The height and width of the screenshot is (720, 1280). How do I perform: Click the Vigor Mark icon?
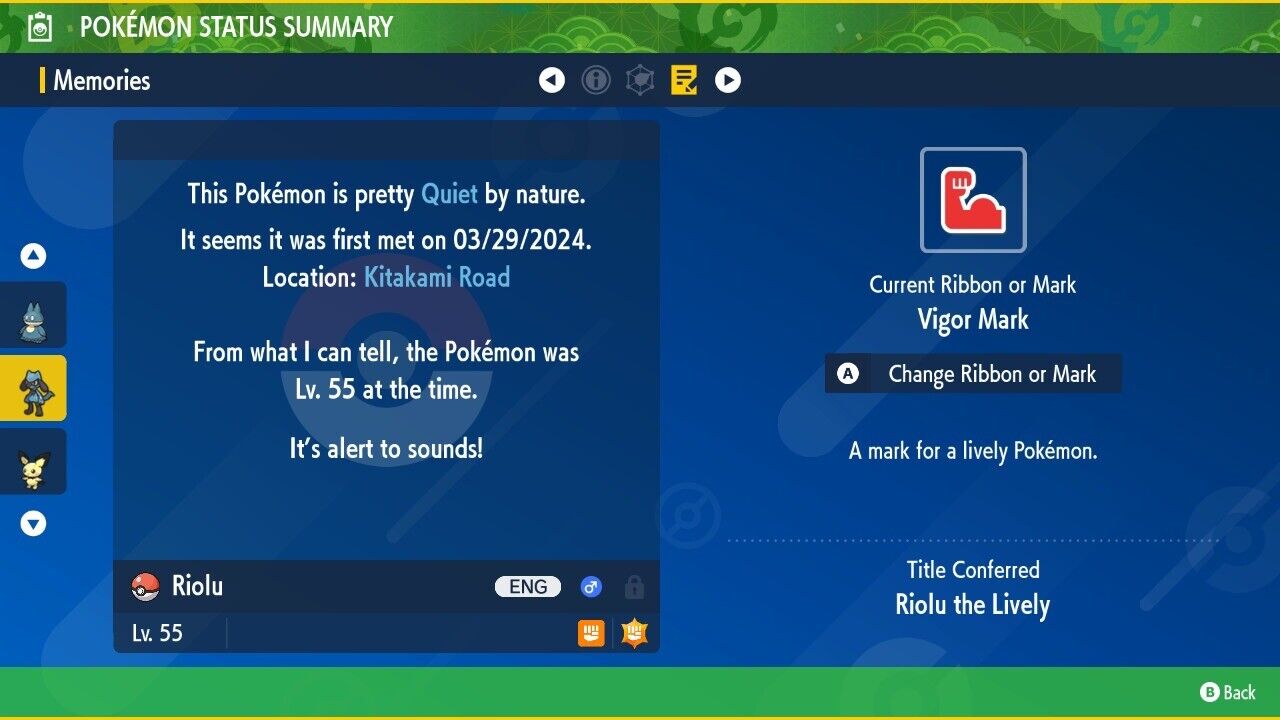(x=973, y=200)
